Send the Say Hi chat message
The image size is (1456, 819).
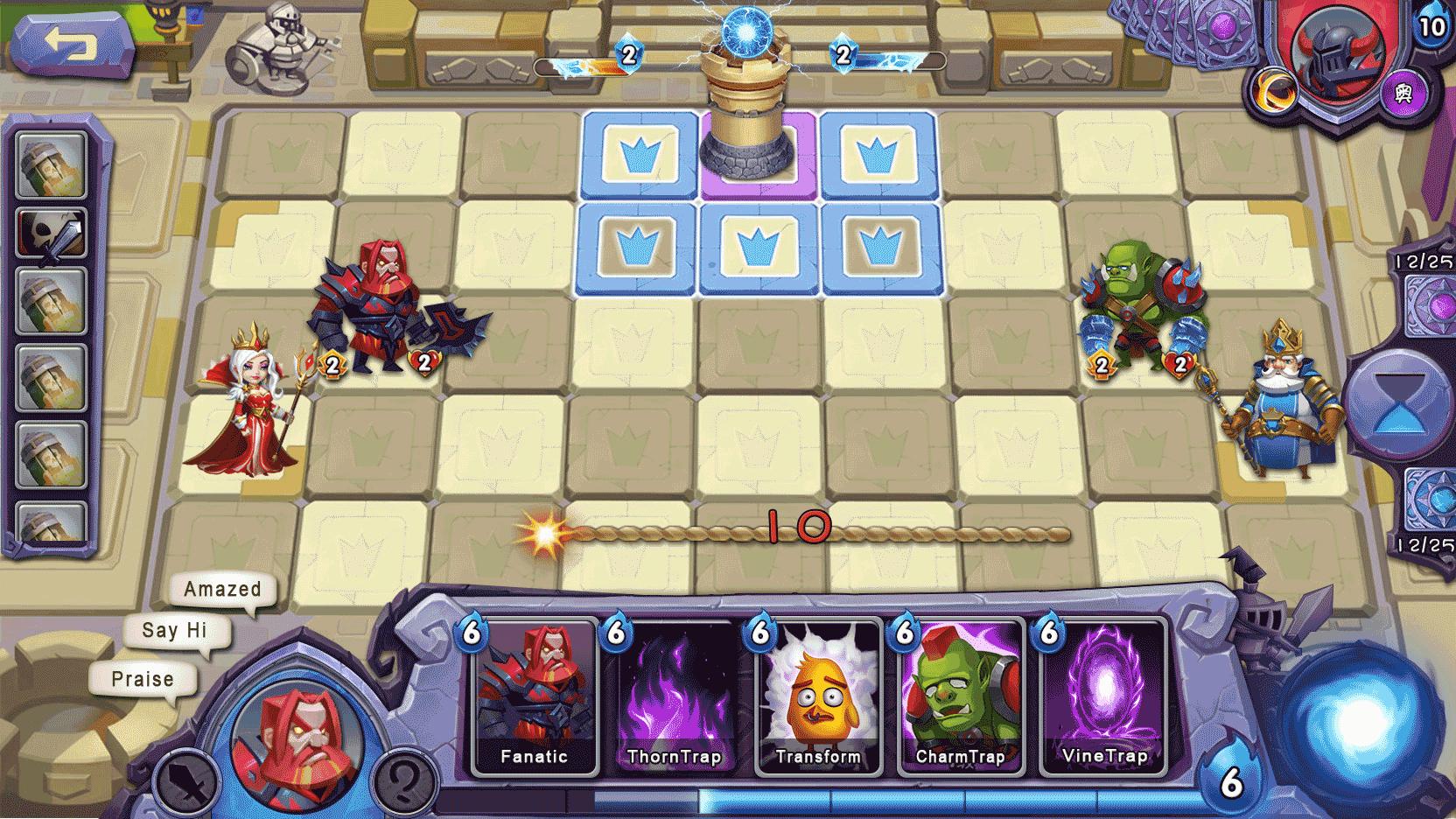178,632
